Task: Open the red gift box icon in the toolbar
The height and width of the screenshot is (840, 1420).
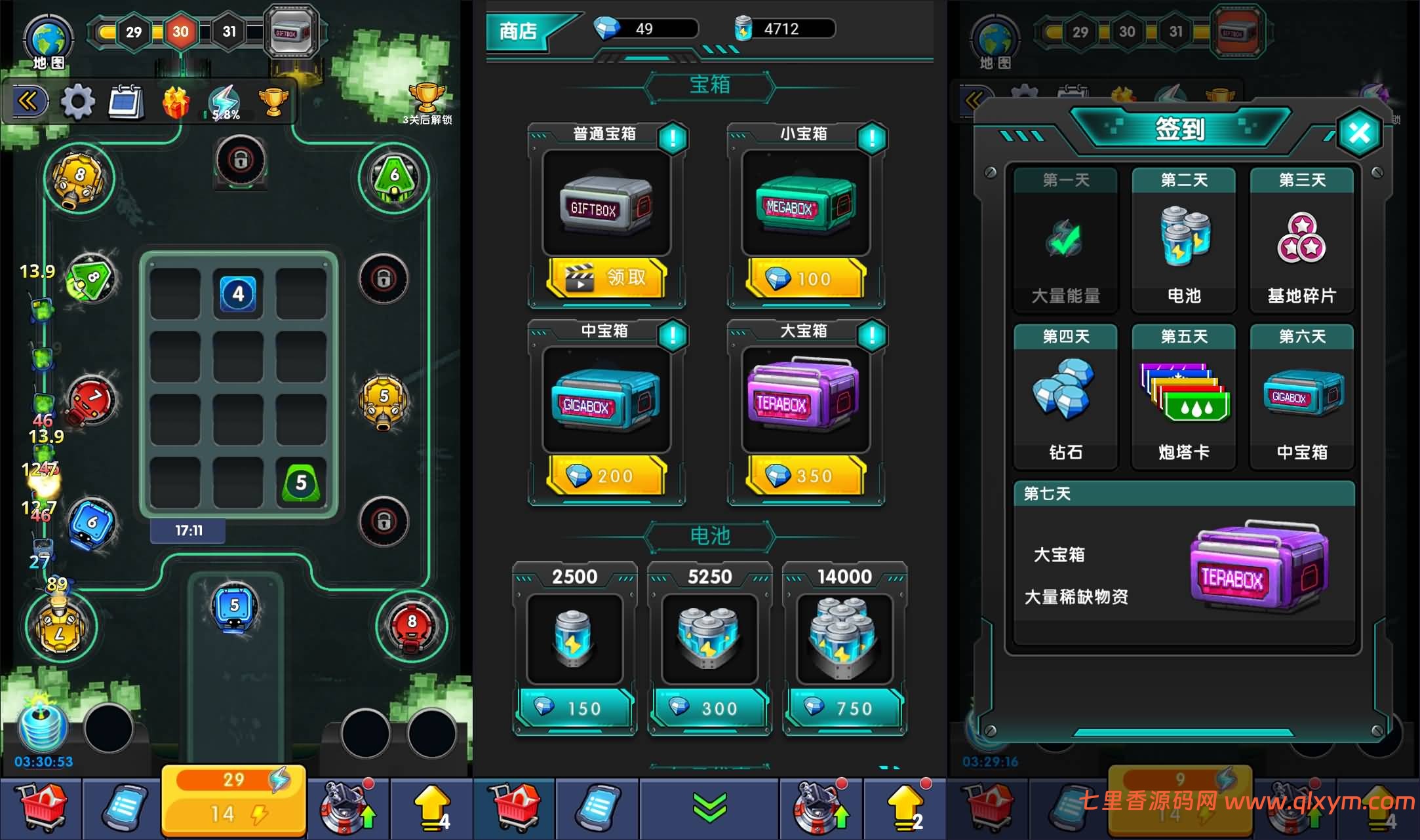Action: click(174, 101)
